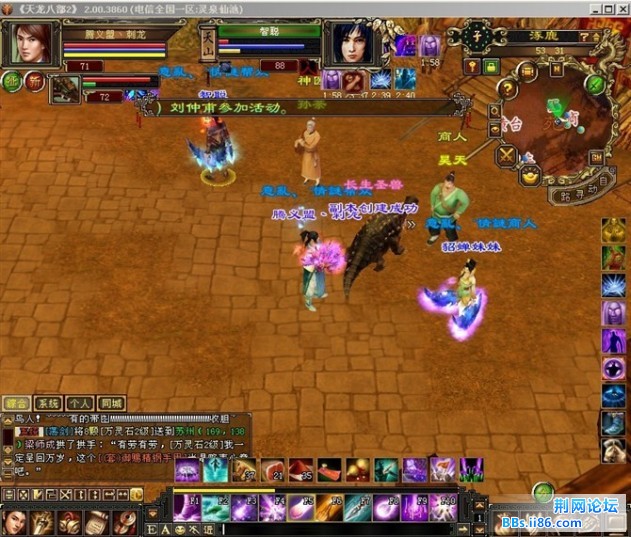Open the chat emoticon smiley button

click(181, 529)
